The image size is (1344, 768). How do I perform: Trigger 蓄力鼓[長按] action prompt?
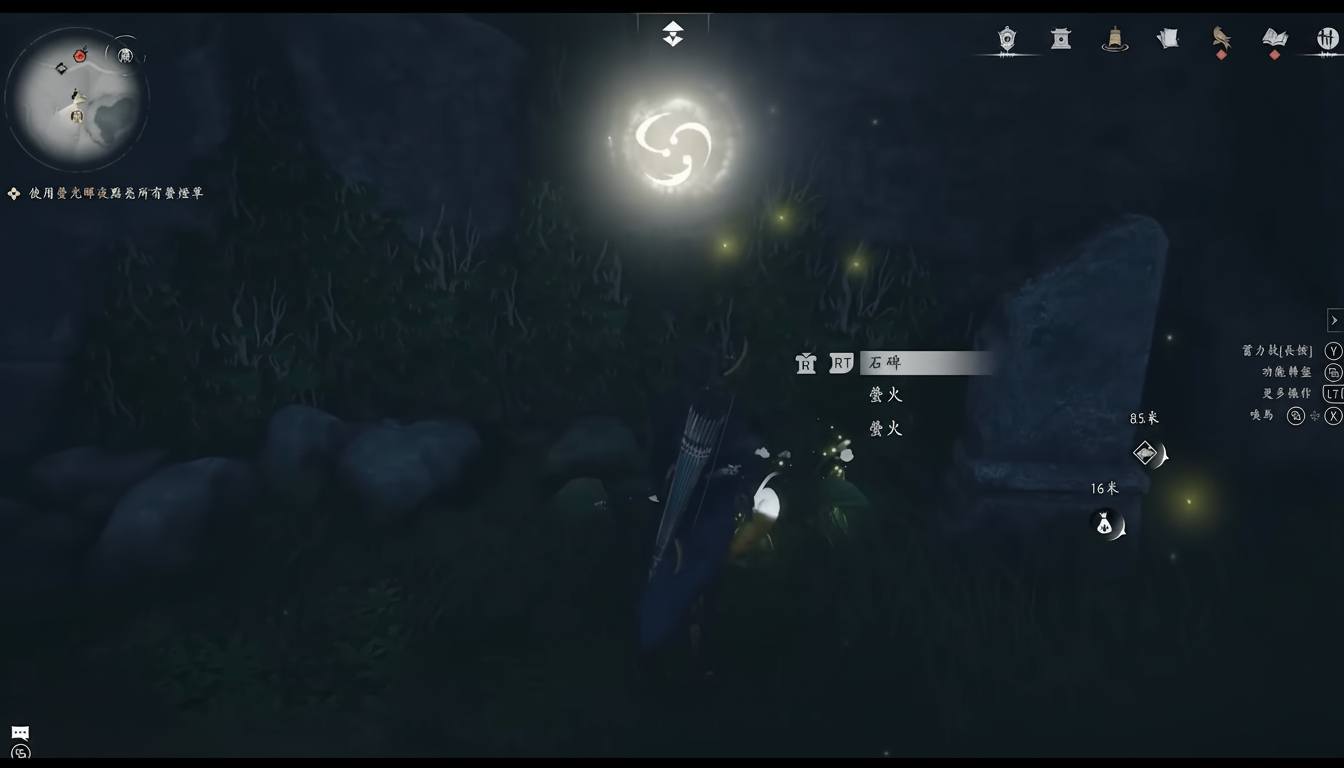pos(1275,350)
